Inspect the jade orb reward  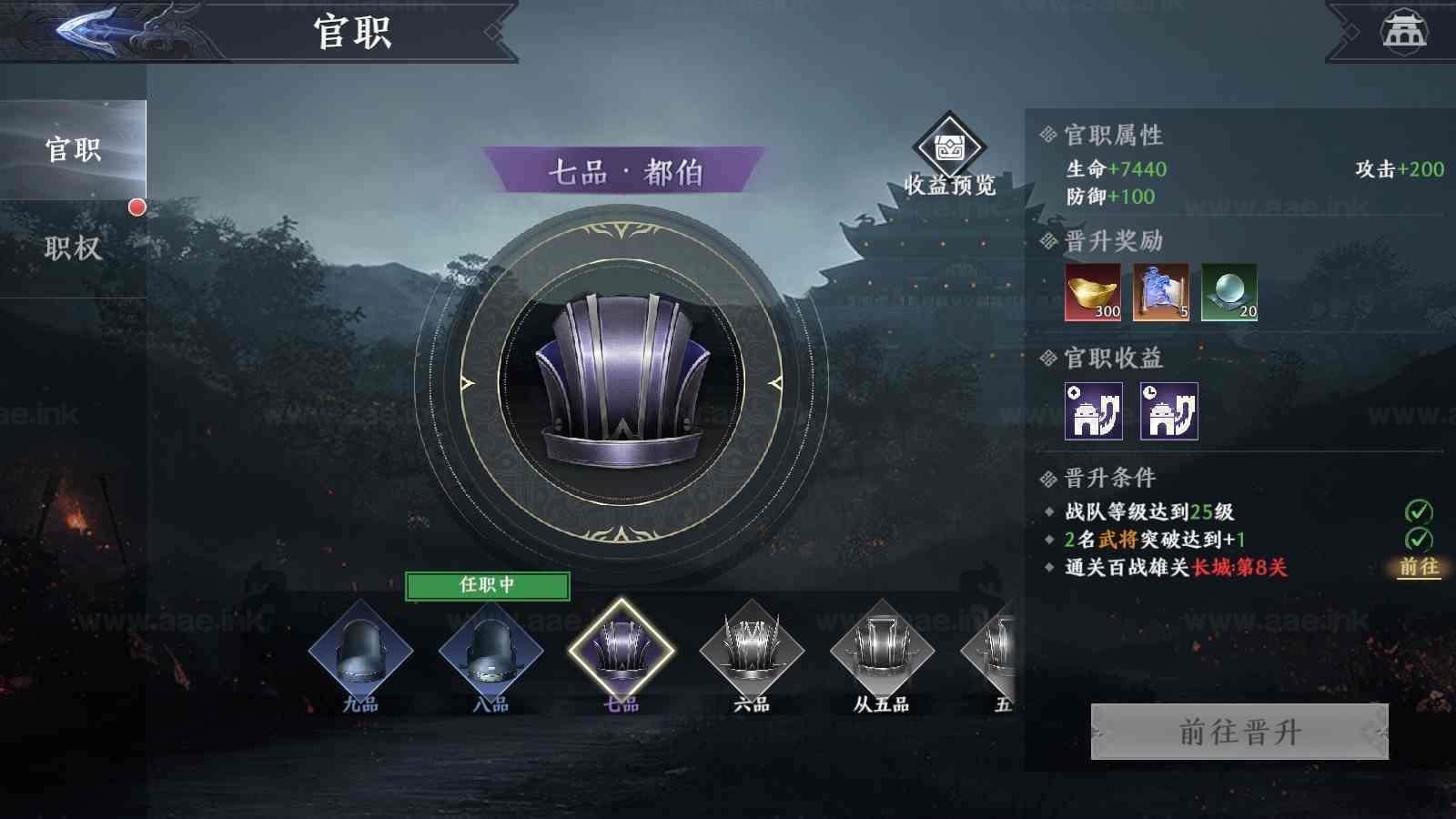(x=1228, y=292)
